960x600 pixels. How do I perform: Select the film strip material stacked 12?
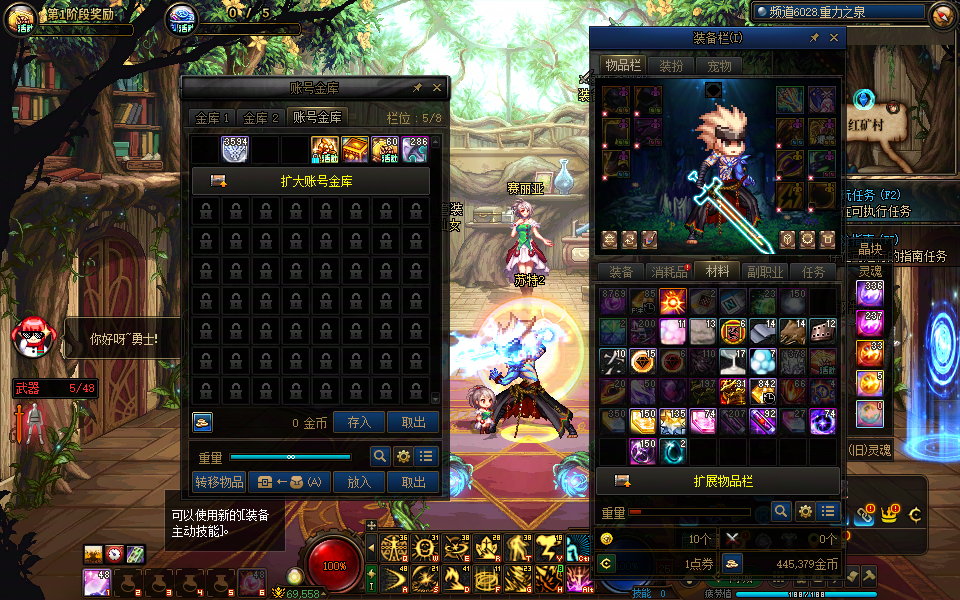click(823, 331)
